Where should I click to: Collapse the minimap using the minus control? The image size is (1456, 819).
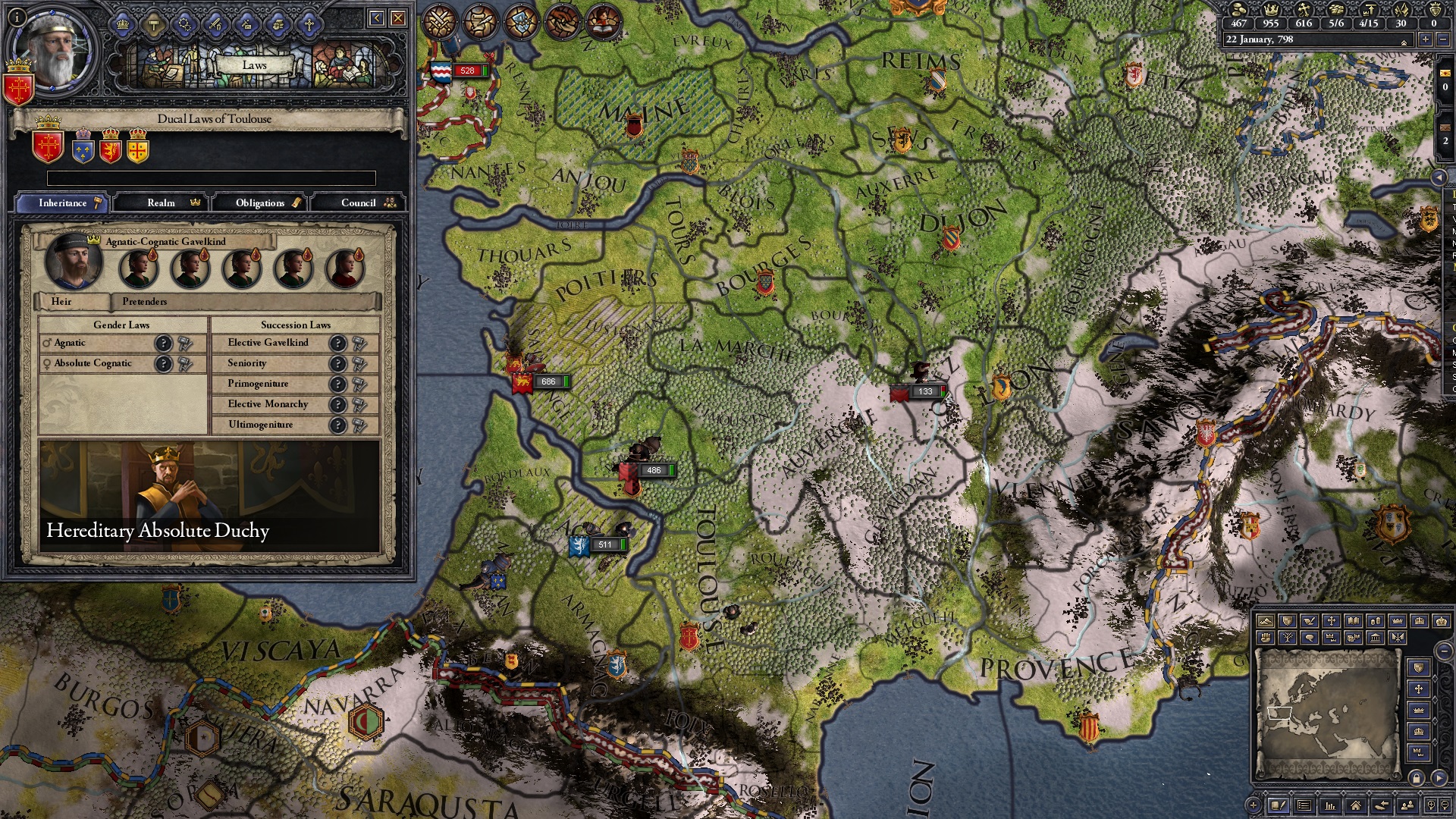pyautogui.click(x=1445, y=651)
